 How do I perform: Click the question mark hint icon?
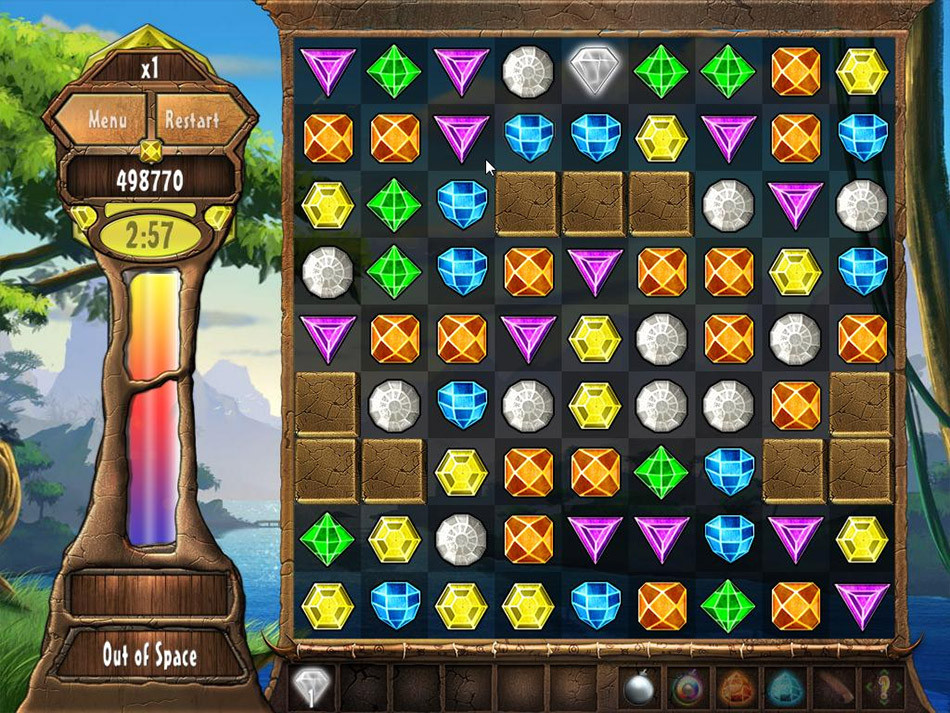point(882,688)
